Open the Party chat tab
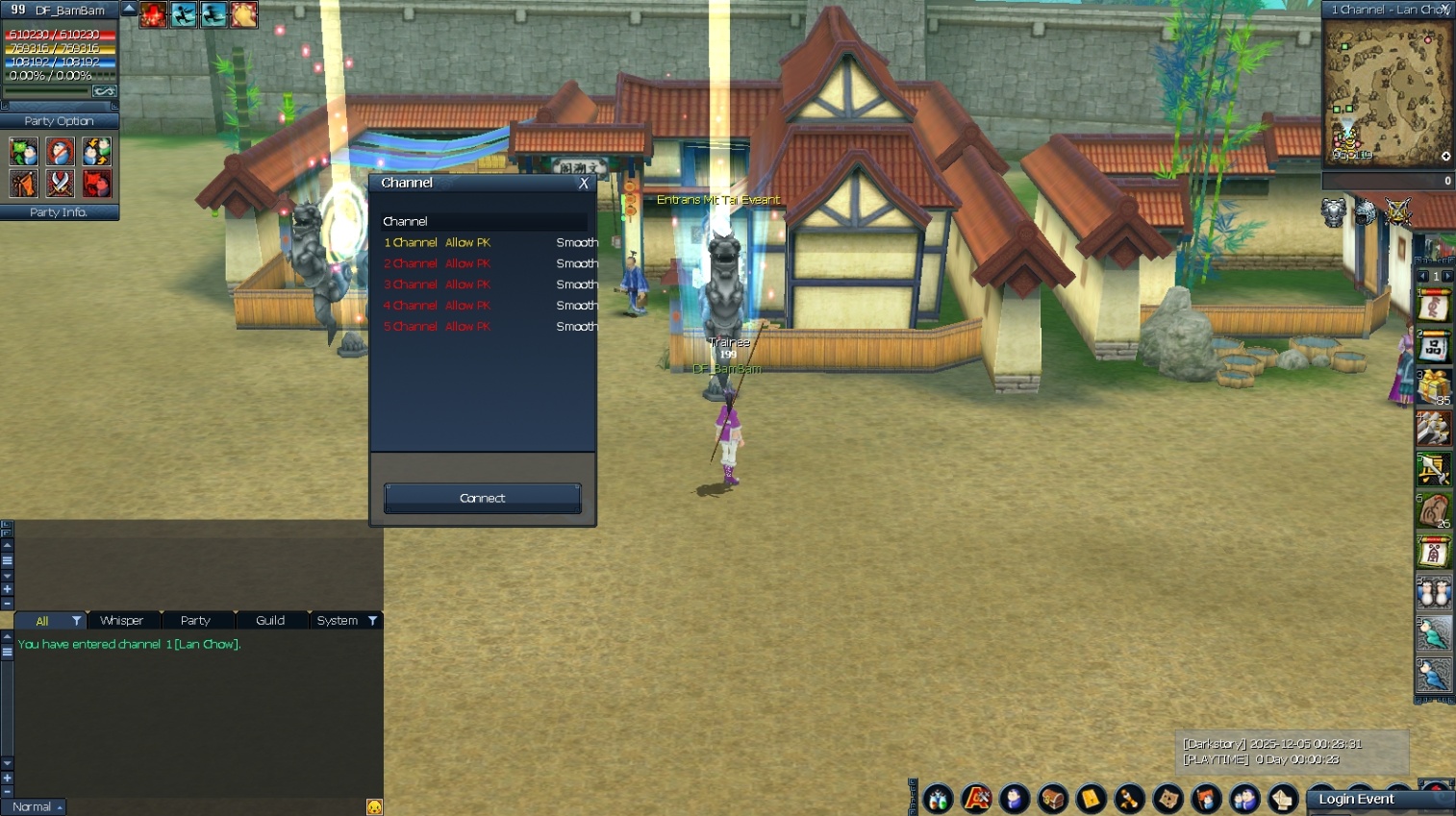 pyautogui.click(x=195, y=621)
